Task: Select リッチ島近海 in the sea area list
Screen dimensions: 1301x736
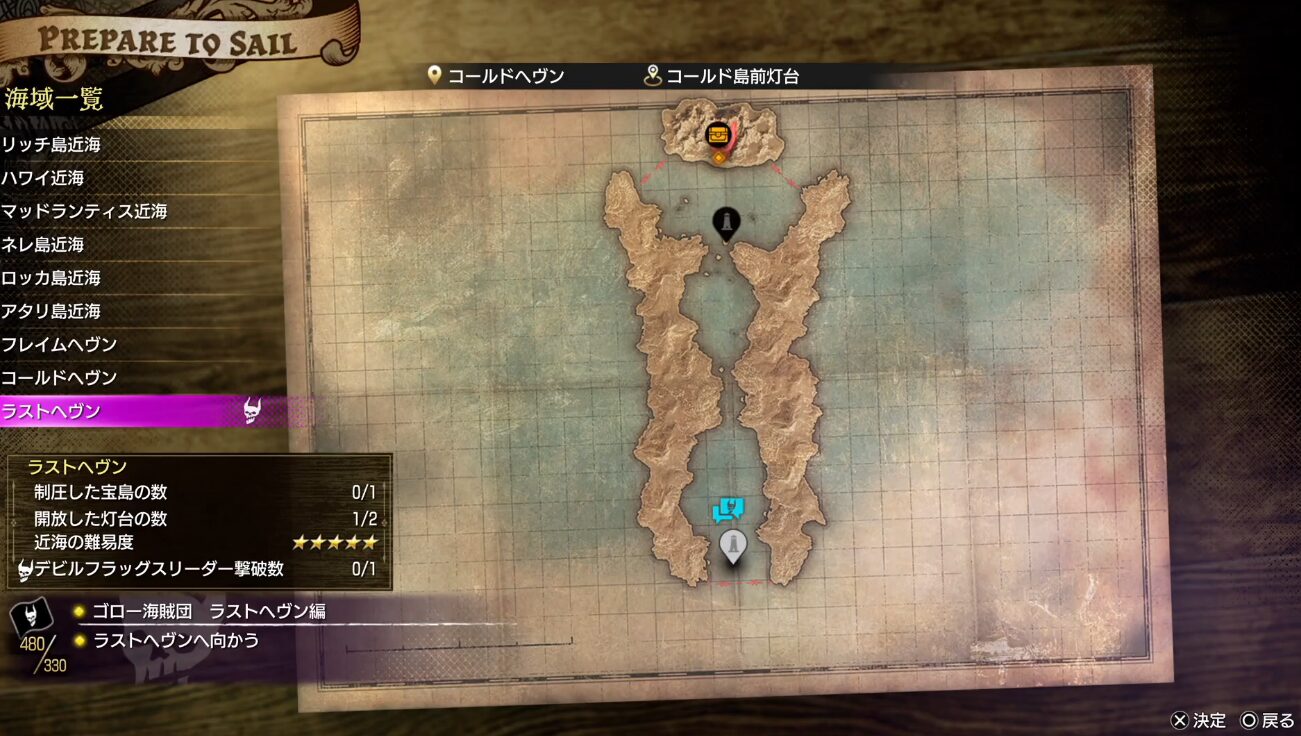Action: [x=51, y=145]
